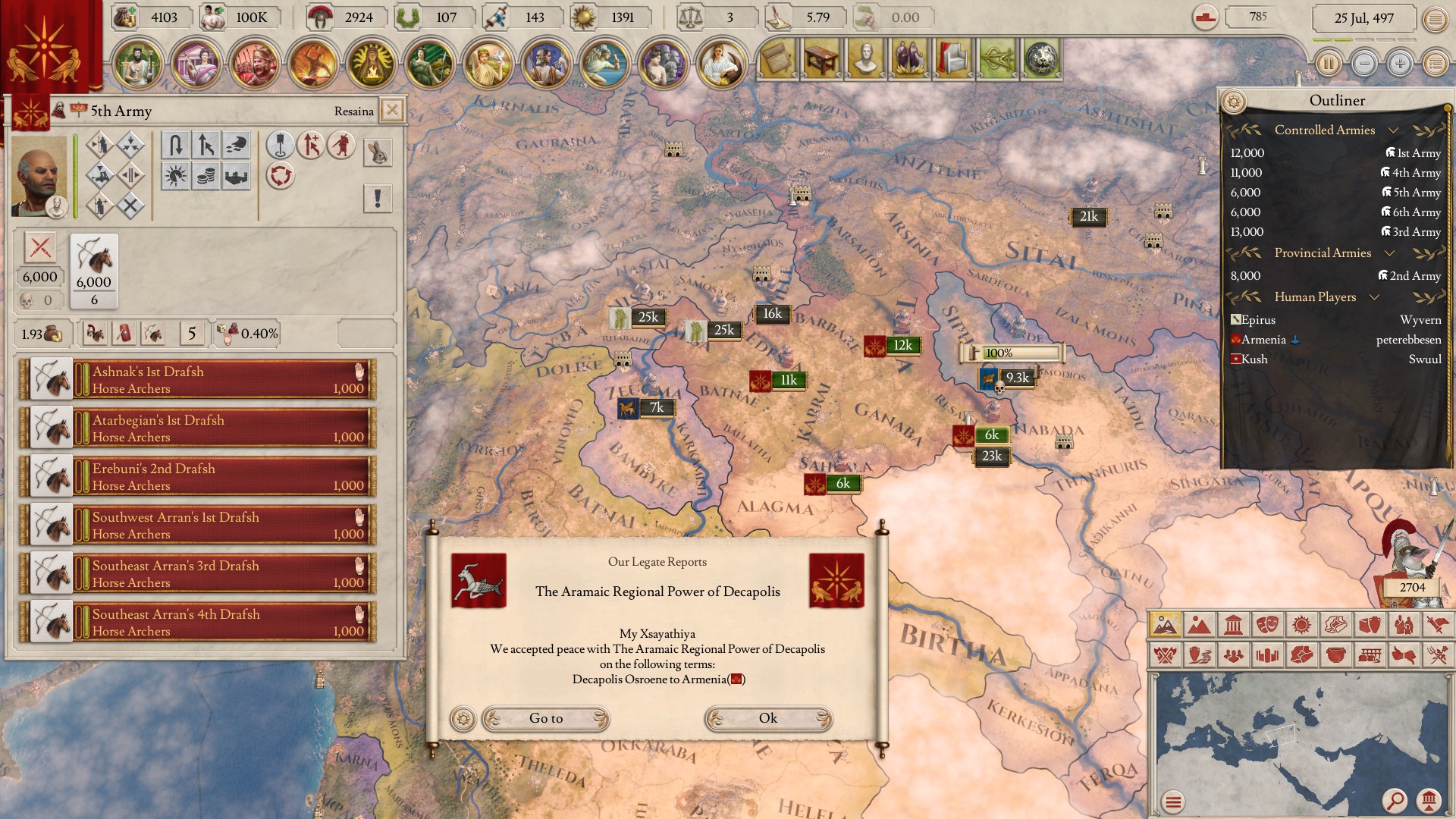Image resolution: width=1456 pixels, height=819 pixels.
Task: Click the fortress assault icon in army panel
Action: tap(234, 177)
